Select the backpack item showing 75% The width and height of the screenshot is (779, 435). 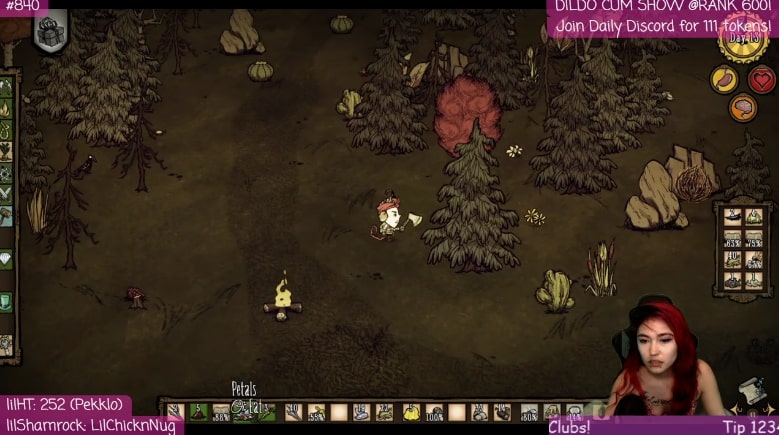[755, 237]
